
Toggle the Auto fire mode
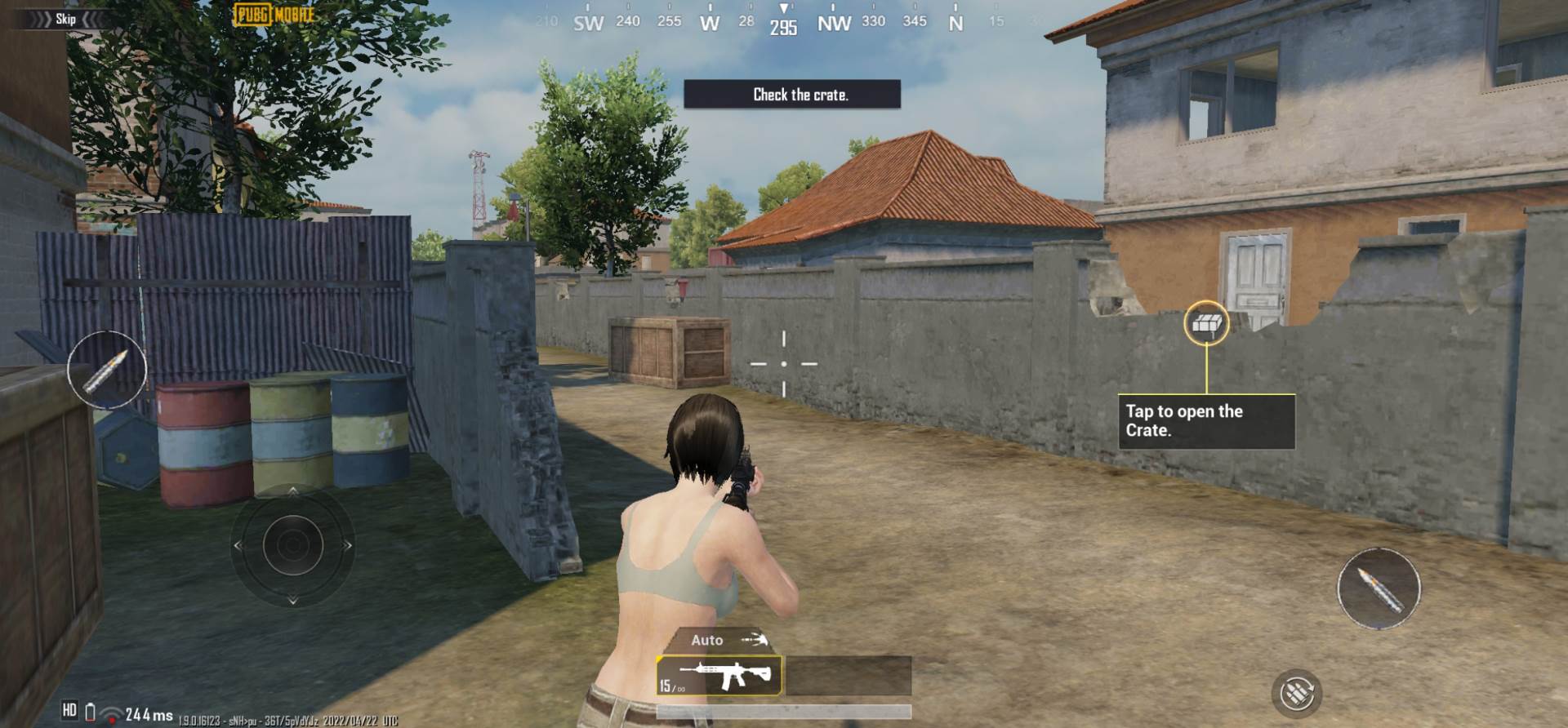point(709,640)
